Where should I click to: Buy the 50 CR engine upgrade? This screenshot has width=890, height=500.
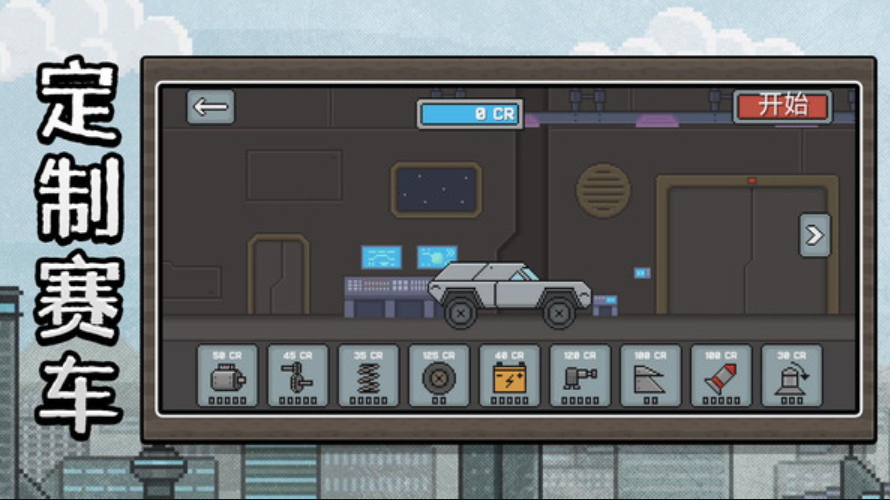(x=227, y=376)
